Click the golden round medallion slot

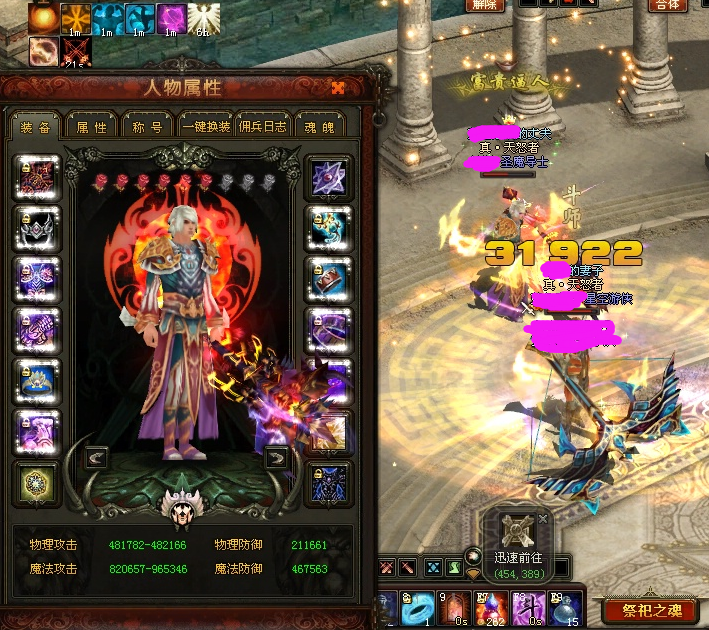click(38, 484)
